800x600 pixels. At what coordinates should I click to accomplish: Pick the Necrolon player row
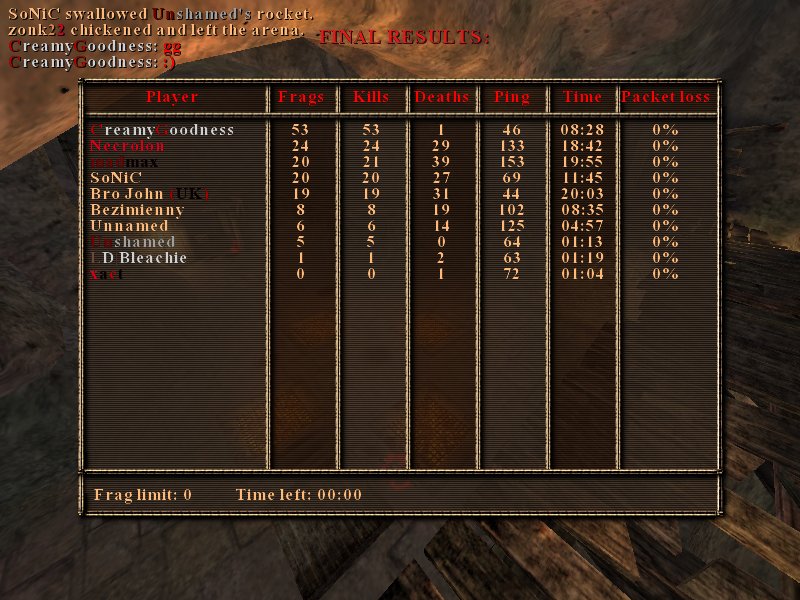tap(127, 146)
